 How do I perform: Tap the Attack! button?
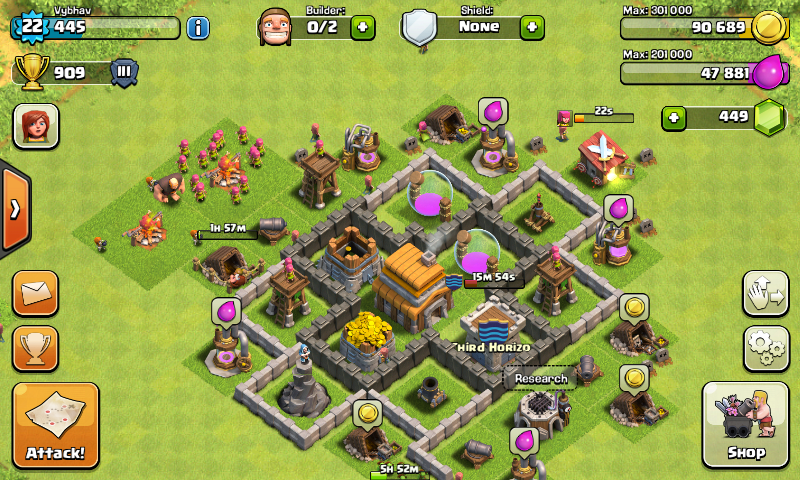[56, 425]
